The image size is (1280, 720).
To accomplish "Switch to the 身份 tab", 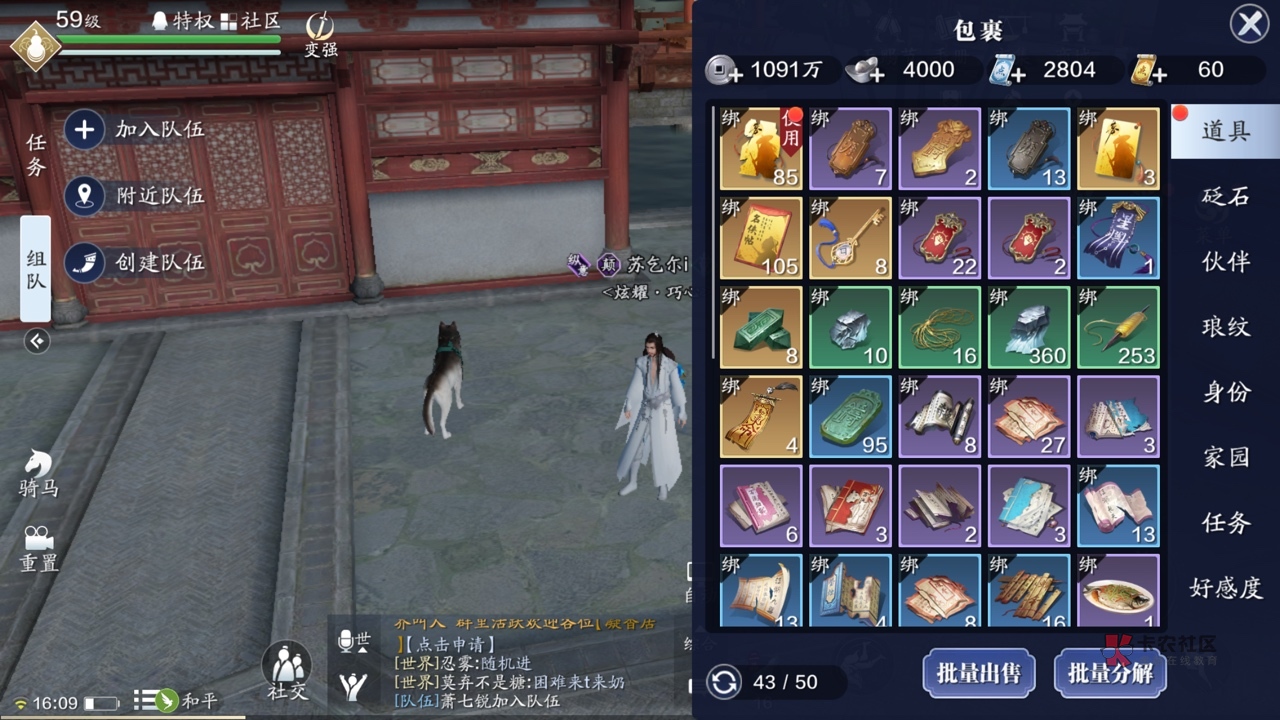I will click(x=1225, y=392).
